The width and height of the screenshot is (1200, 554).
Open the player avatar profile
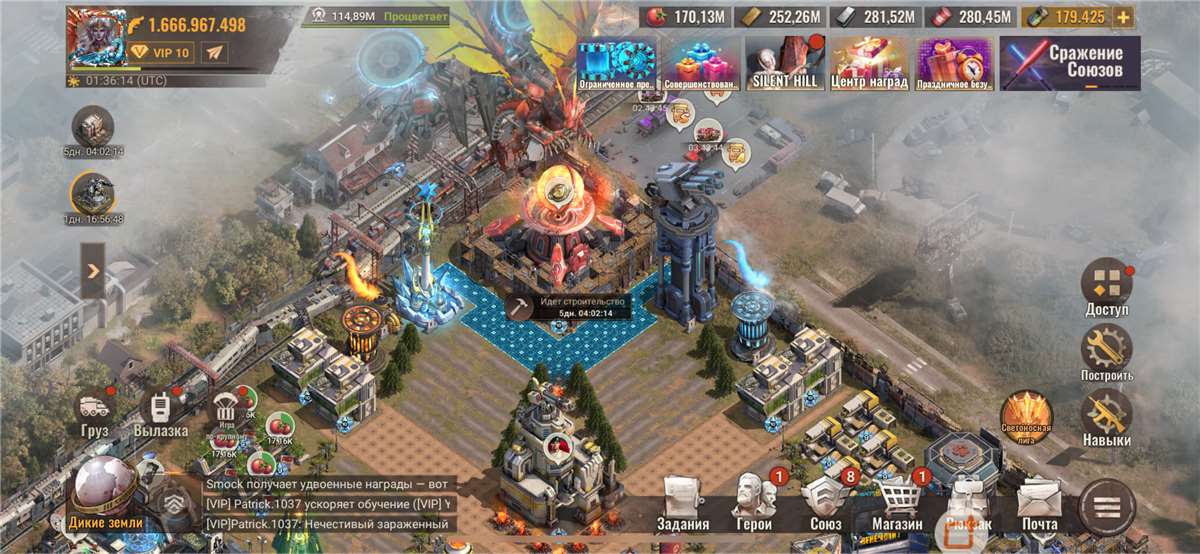pos(94,36)
